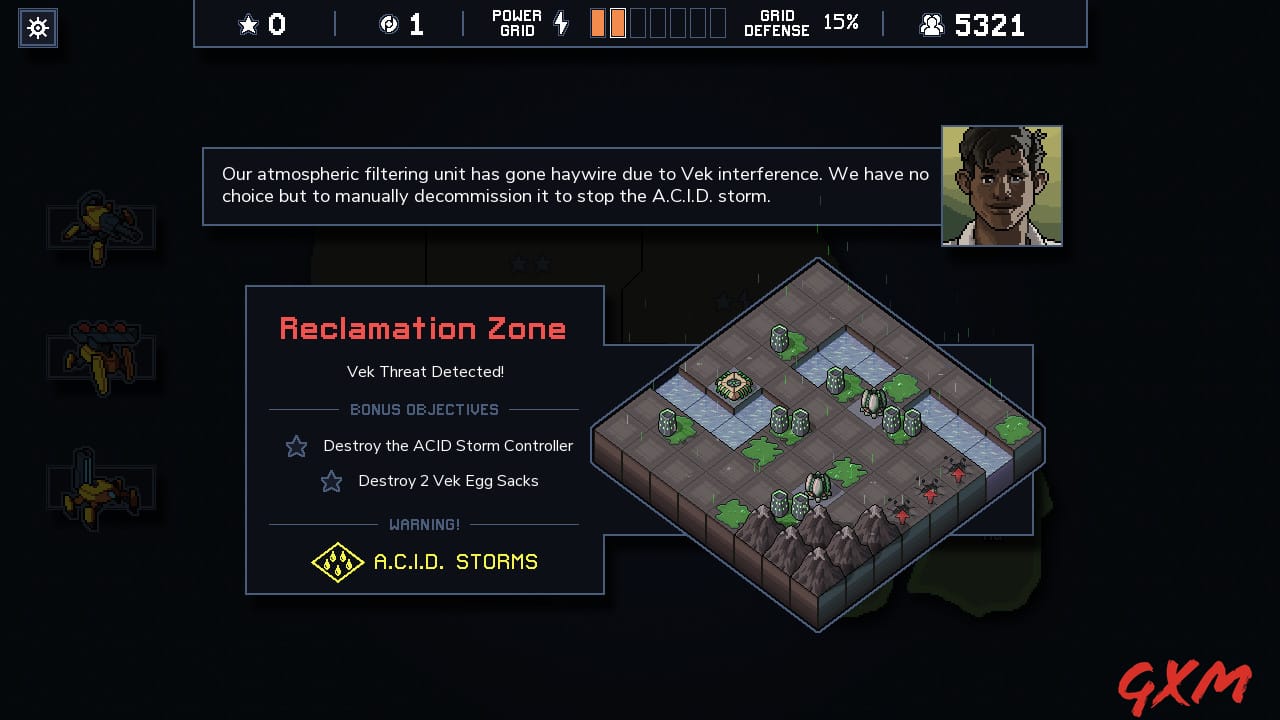Select the artillery mech portrait in the middle left

coord(100,355)
